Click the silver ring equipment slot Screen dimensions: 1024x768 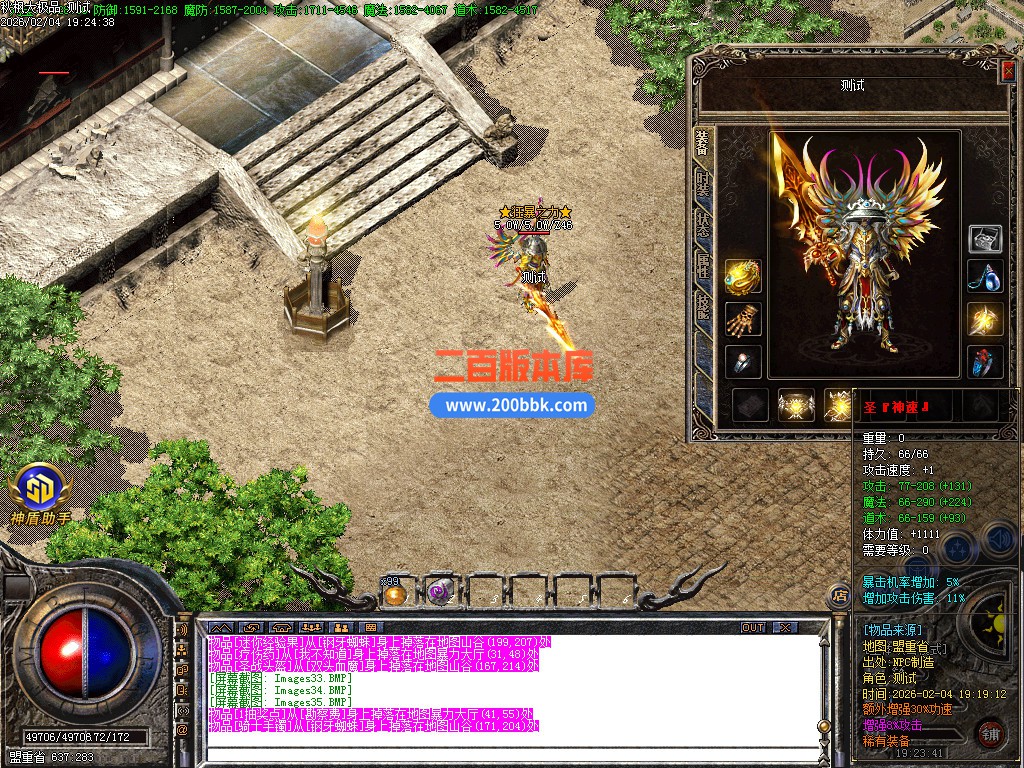(743, 362)
